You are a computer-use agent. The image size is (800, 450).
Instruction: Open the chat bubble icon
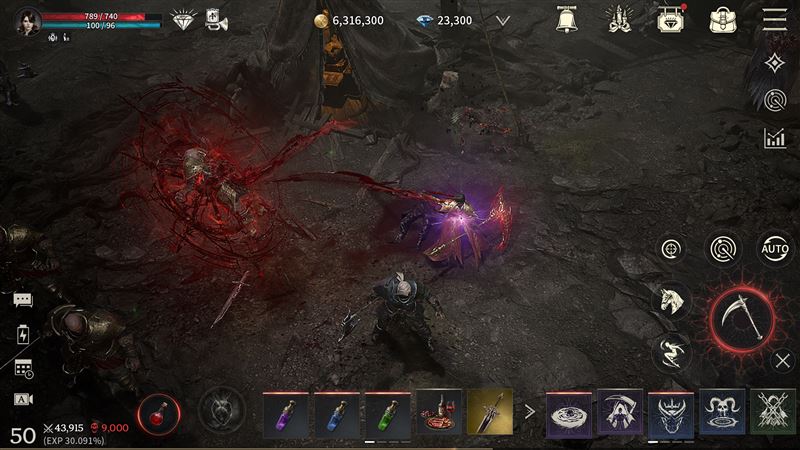point(23,300)
